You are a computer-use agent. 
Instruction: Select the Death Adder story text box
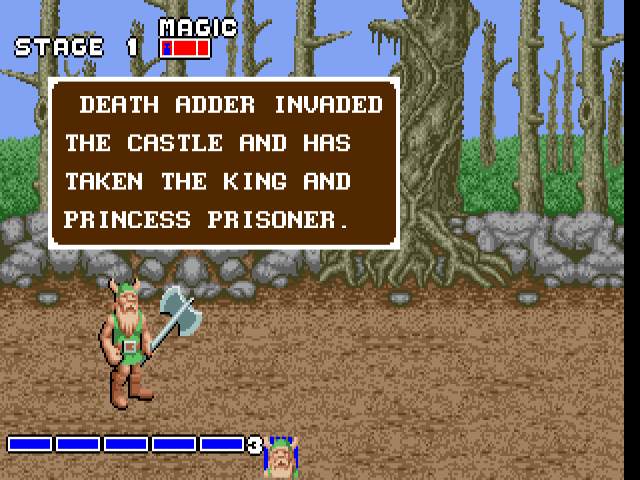(224, 163)
